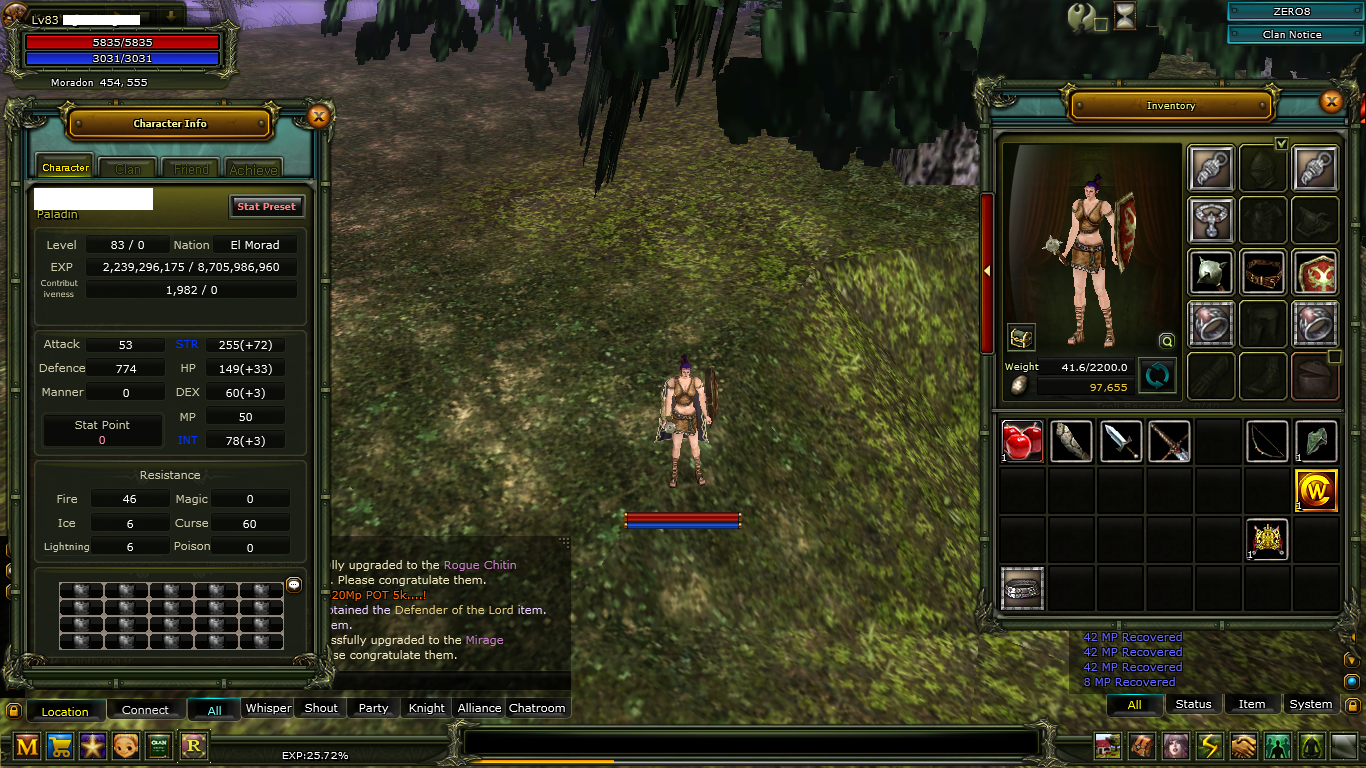This screenshot has height=768, width=1366.
Task: Click the Clan Notice banner at top right
Action: pos(1295,33)
